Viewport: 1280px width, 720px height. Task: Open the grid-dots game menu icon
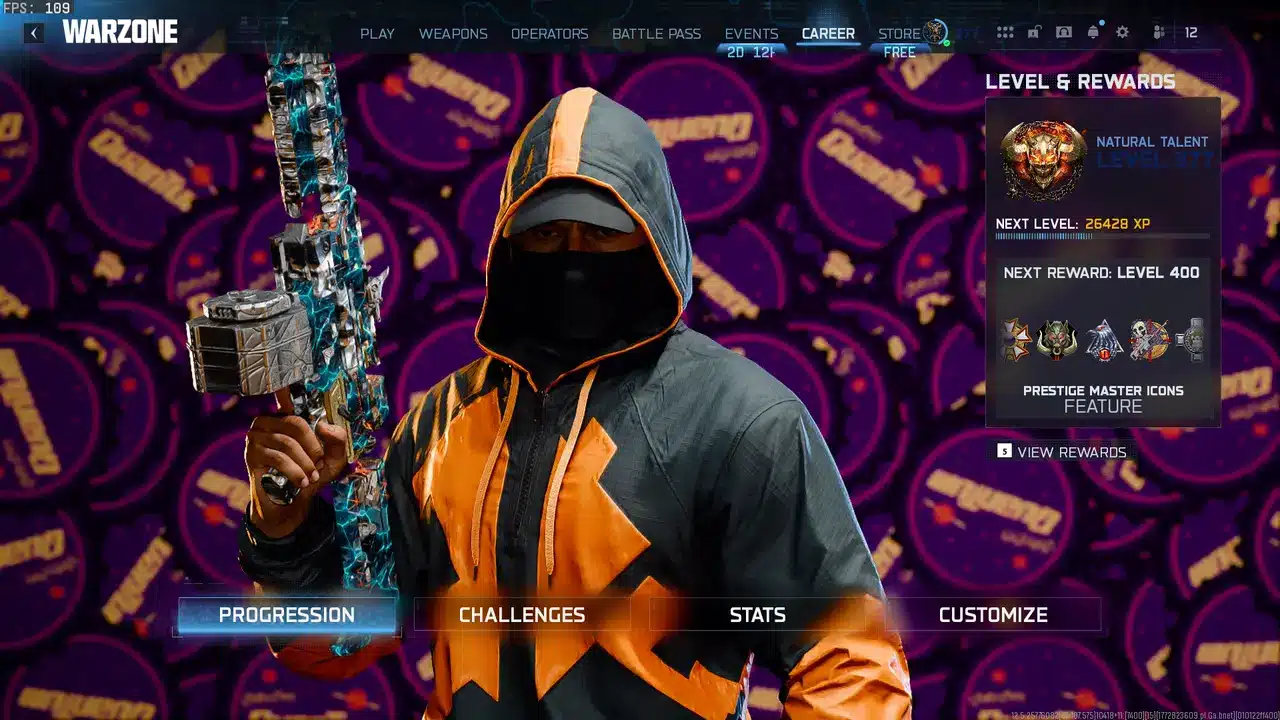click(x=1005, y=33)
